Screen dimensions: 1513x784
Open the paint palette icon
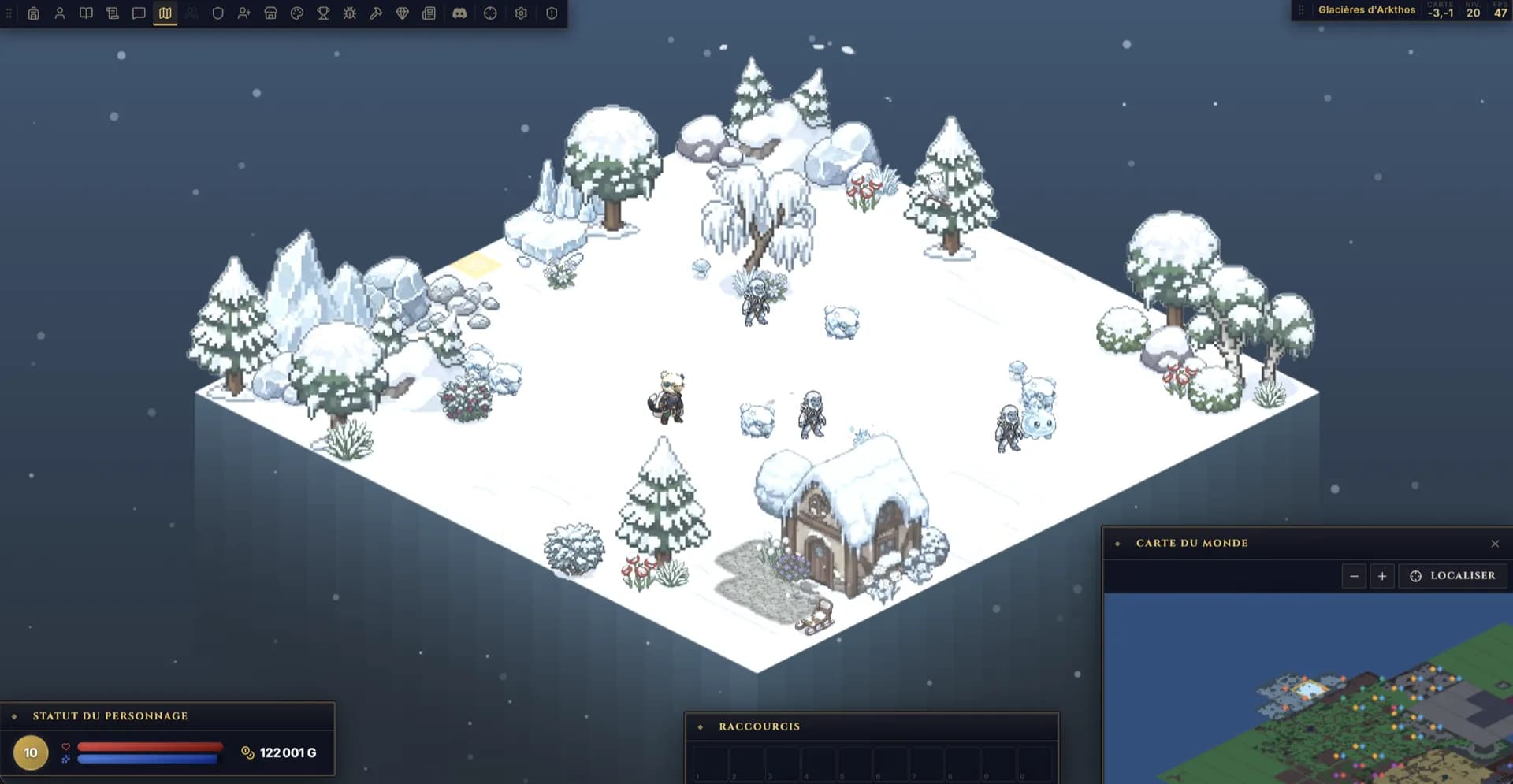tap(297, 13)
